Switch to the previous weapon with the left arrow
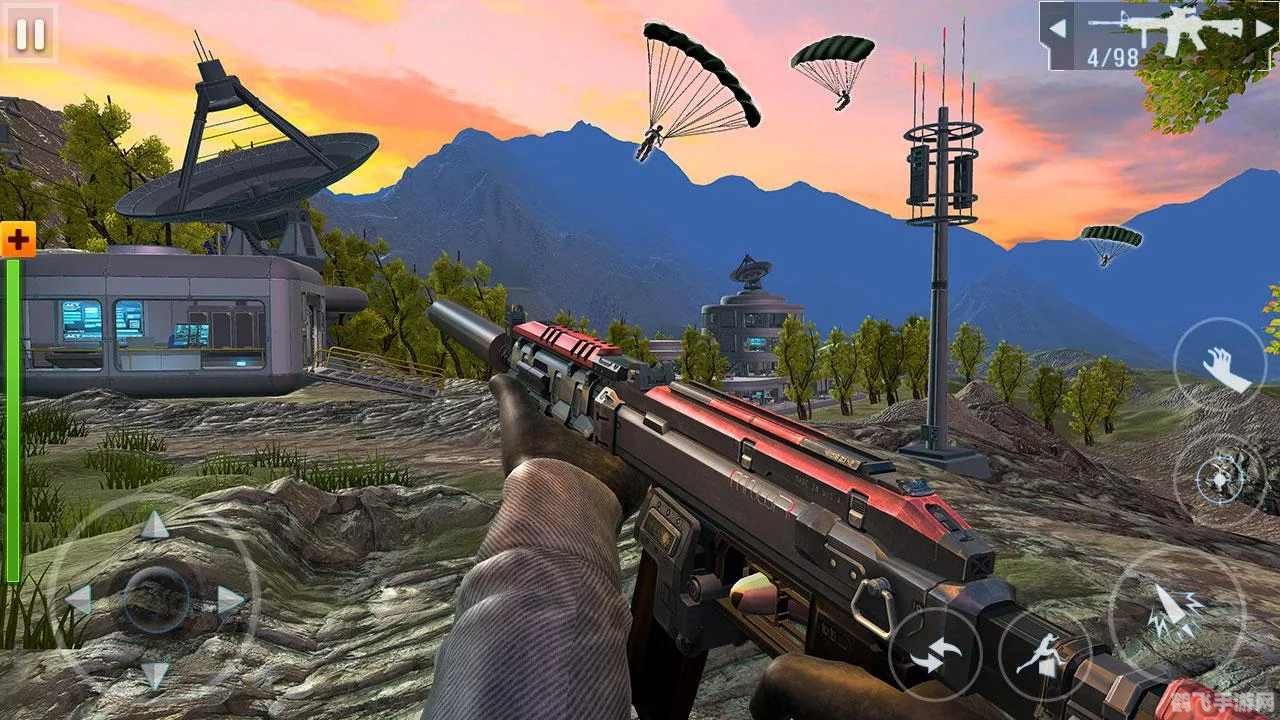 coord(1057,28)
